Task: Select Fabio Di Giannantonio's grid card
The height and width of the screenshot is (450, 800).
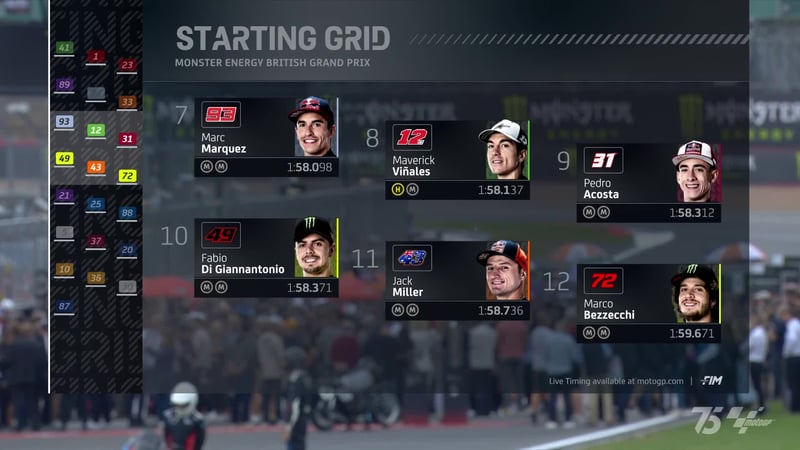Action: tap(266, 257)
